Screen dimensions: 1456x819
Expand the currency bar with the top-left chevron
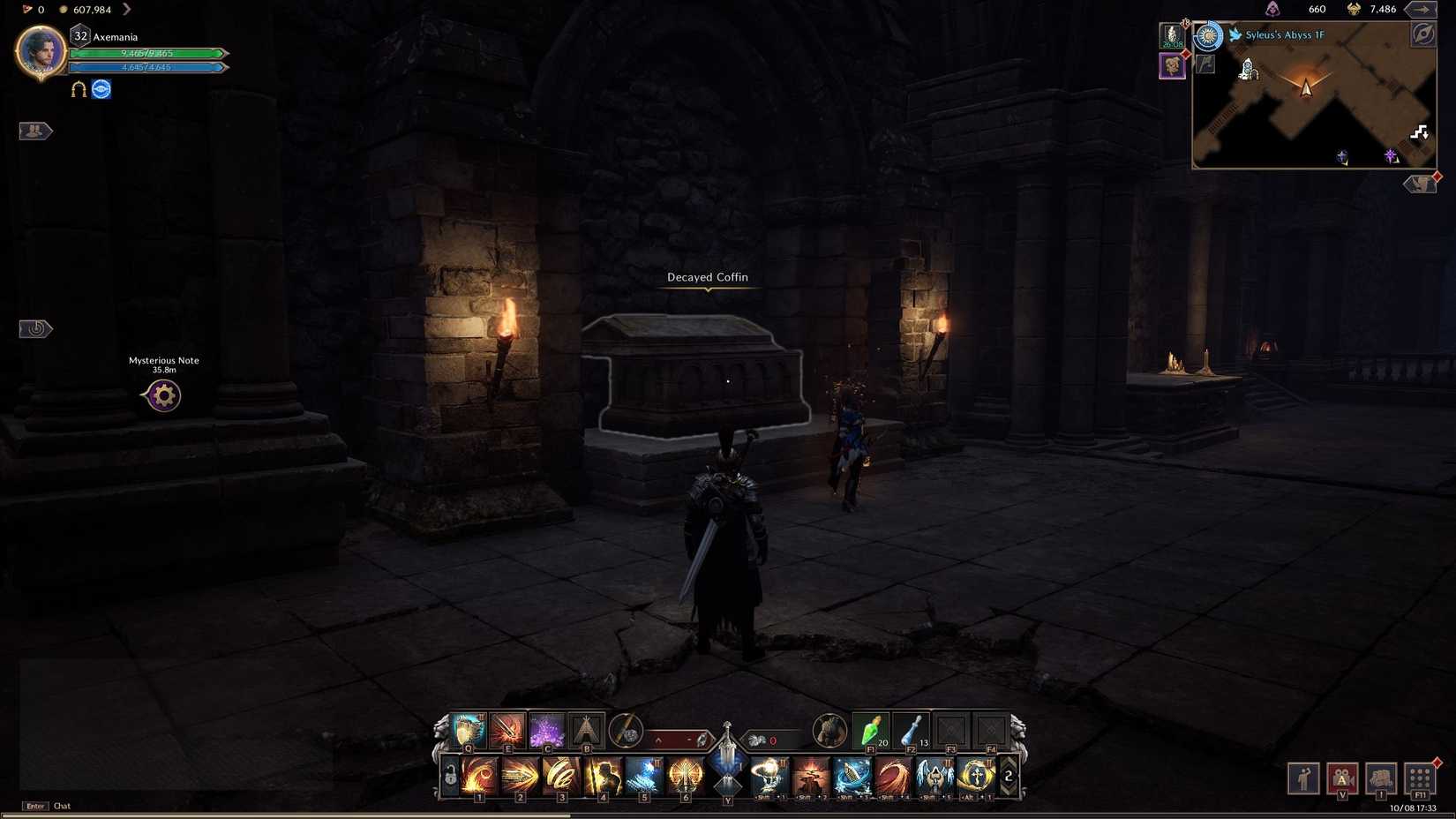click(128, 10)
